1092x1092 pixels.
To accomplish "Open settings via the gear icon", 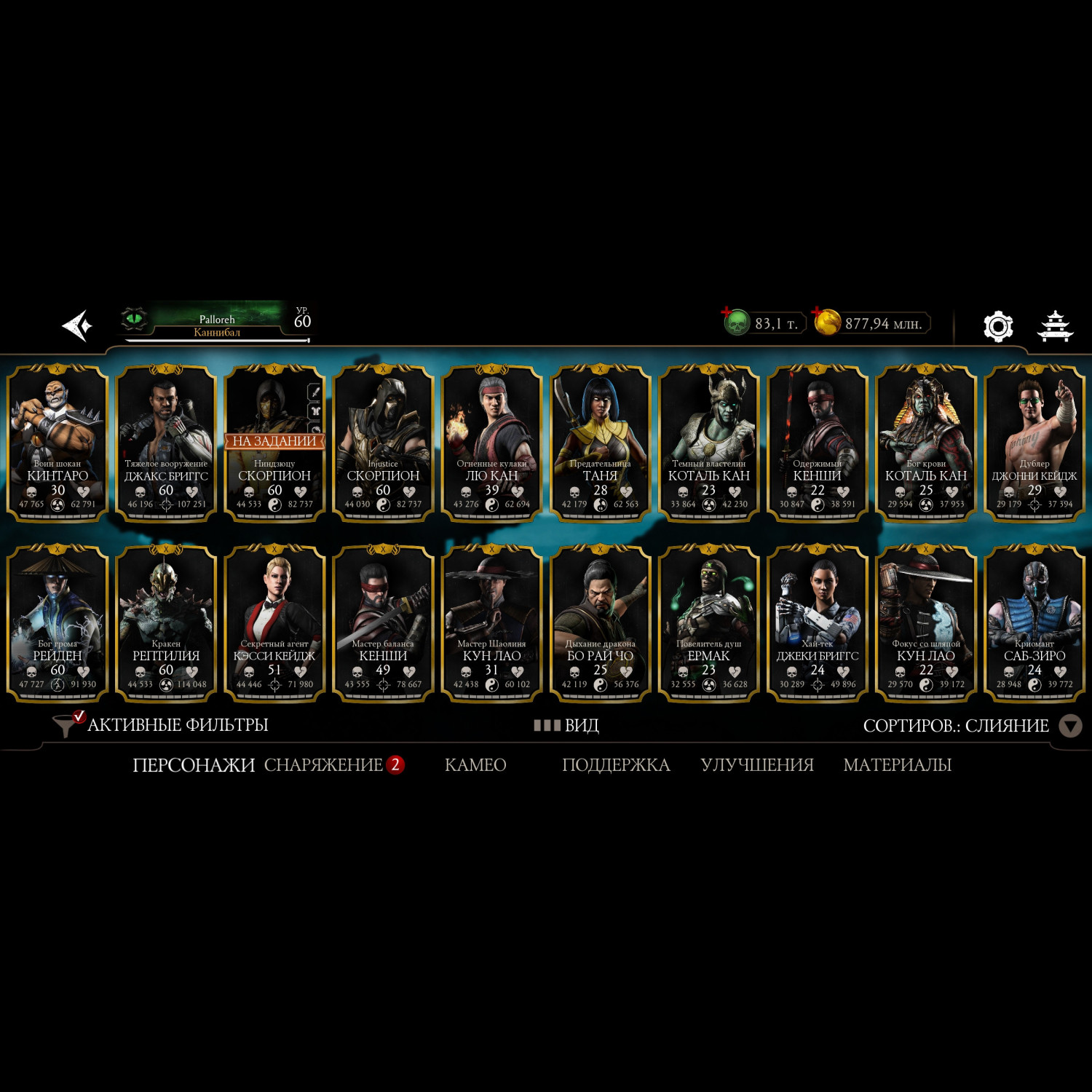I will [997, 326].
